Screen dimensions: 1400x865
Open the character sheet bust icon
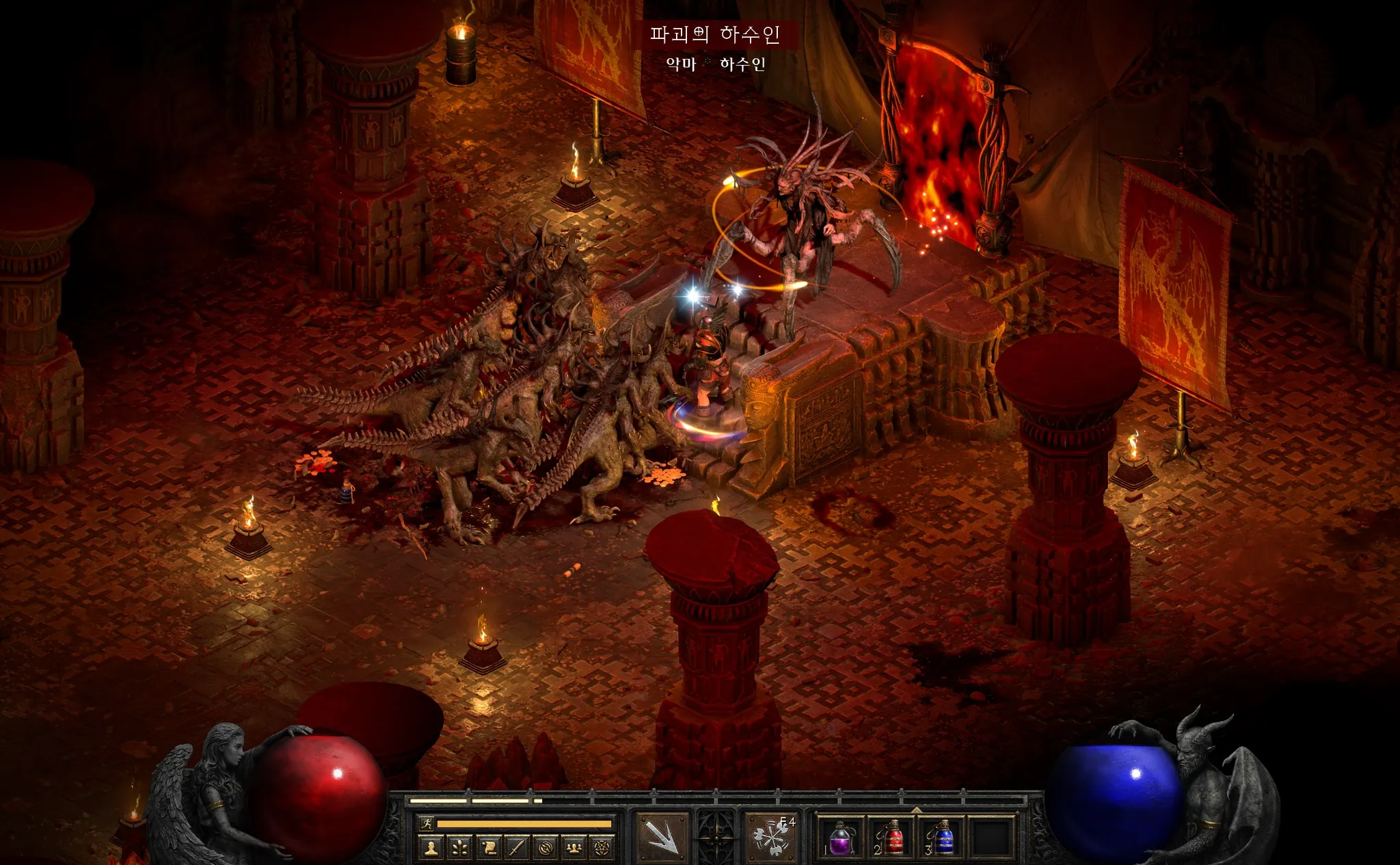pyautogui.click(x=431, y=848)
